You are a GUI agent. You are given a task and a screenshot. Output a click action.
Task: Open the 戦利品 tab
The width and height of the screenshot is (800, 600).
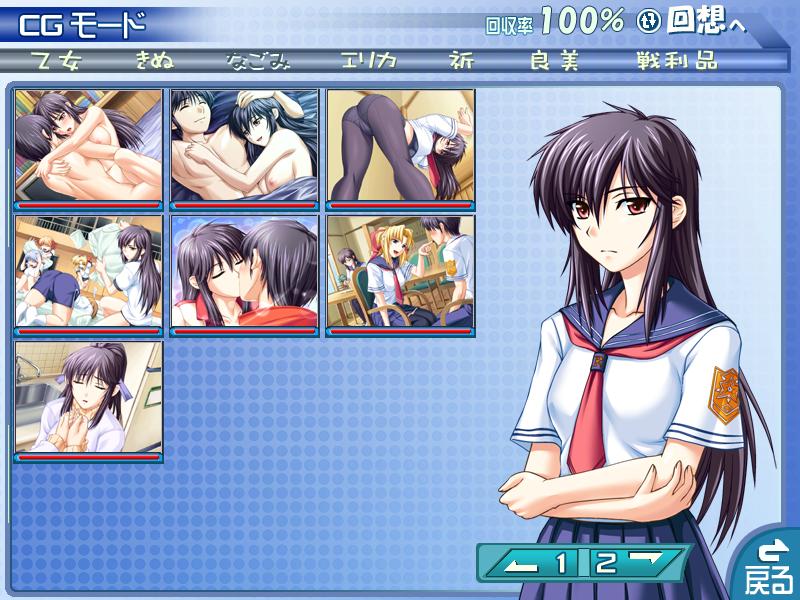point(676,59)
